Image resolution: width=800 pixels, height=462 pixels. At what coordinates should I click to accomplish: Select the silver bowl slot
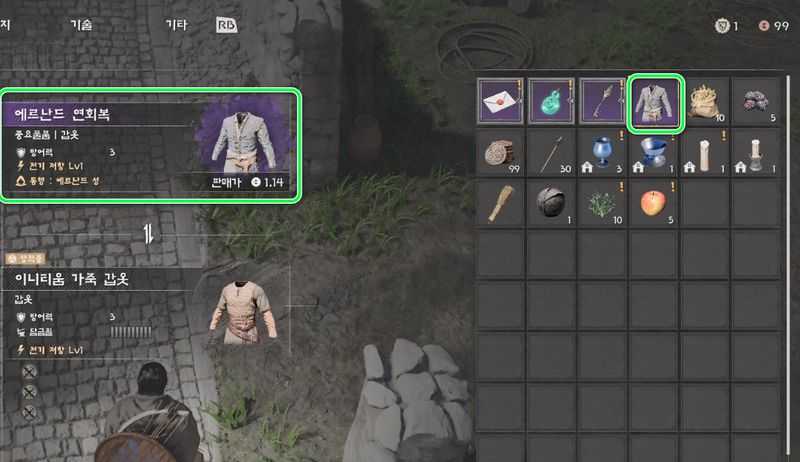point(657,153)
